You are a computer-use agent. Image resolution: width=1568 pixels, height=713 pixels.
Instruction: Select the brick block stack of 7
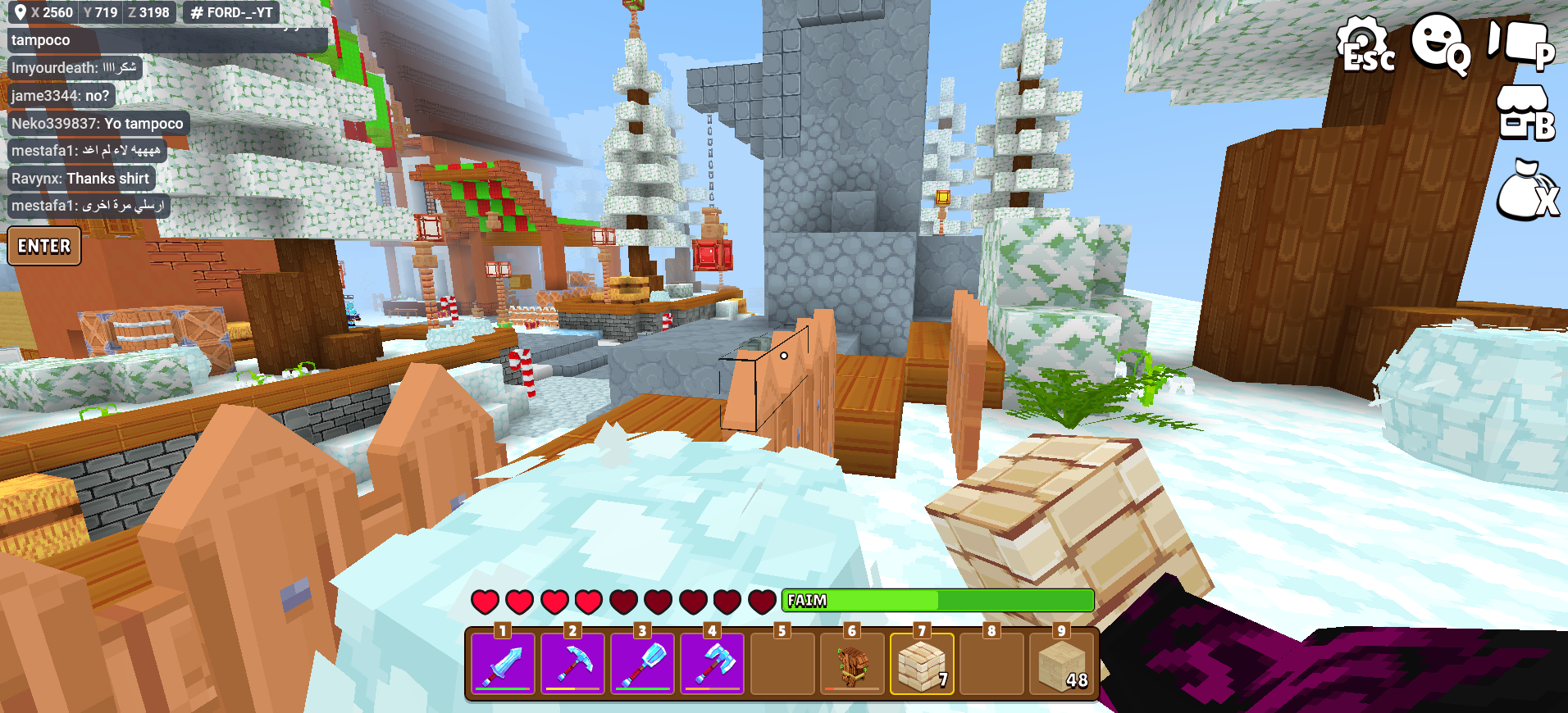tap(922, 663)
